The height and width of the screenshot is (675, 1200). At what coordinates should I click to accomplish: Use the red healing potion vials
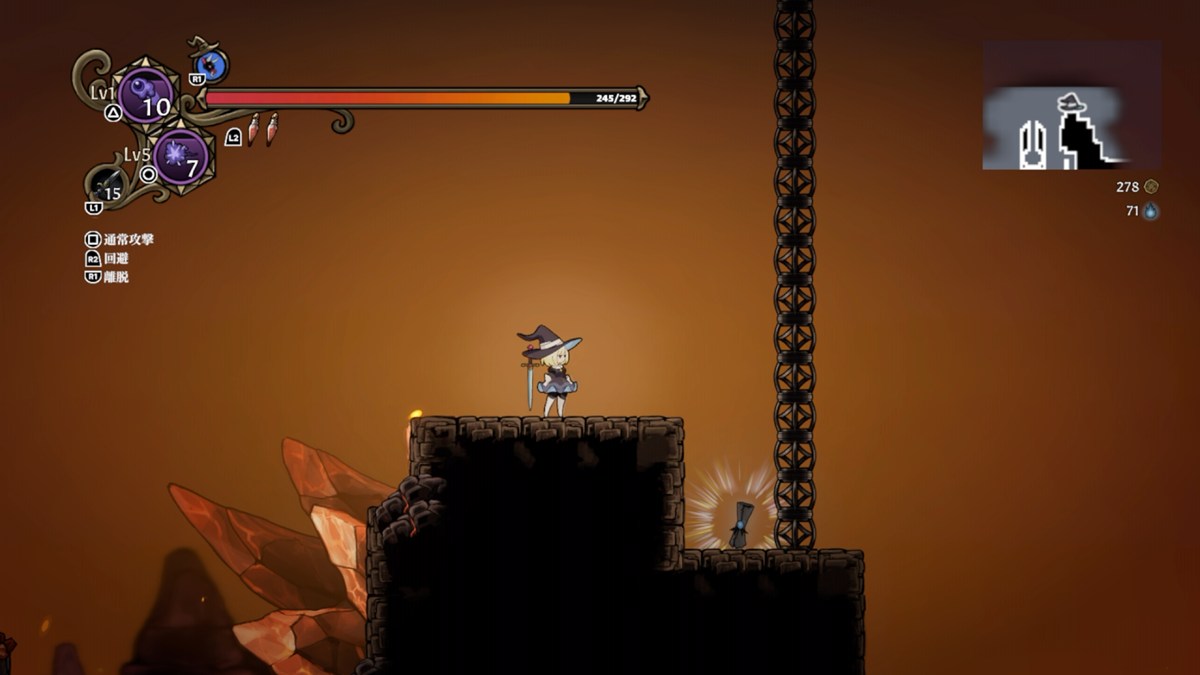pyautogui.click(x=262, y=129)
